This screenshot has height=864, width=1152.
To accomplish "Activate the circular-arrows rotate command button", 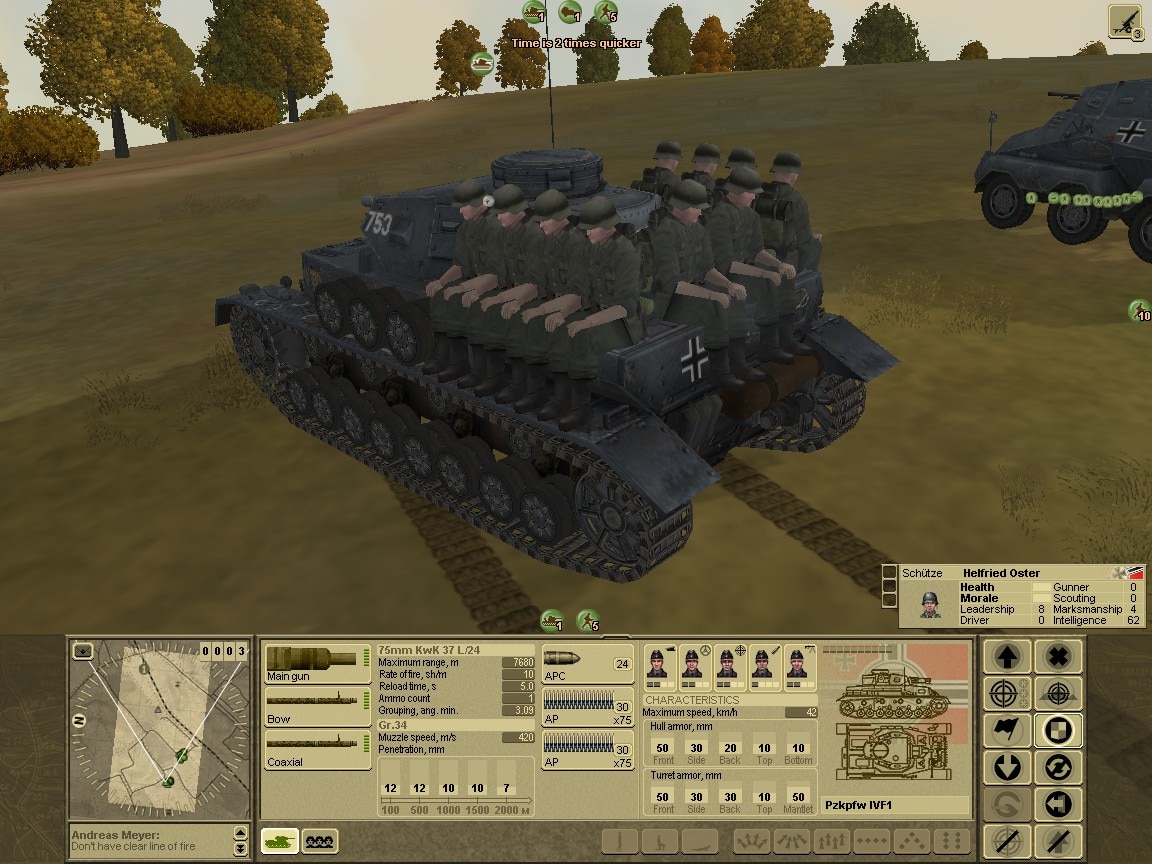I will point(1058,768).
